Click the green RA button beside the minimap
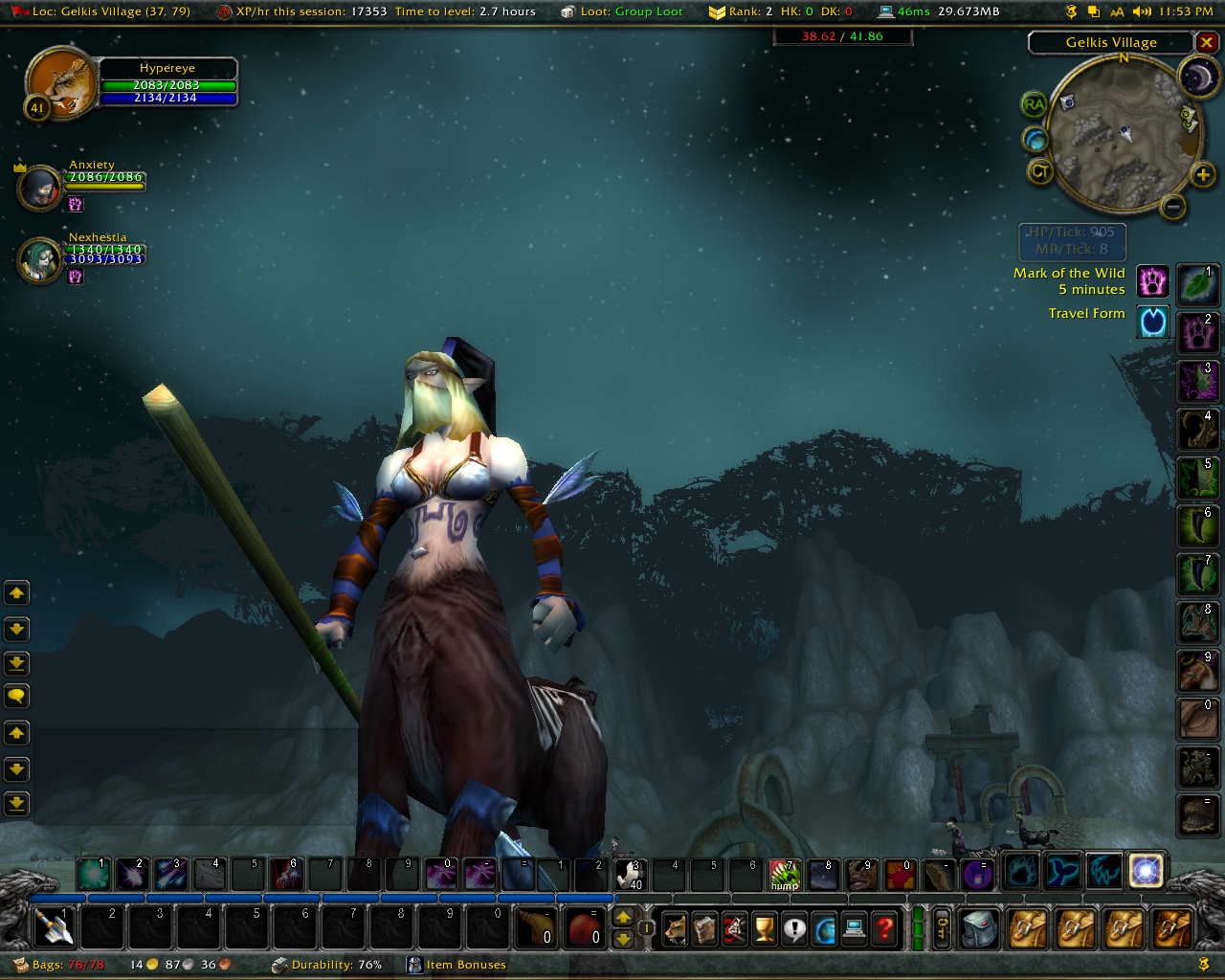The image size is (1225, 980). point(1034,104)
